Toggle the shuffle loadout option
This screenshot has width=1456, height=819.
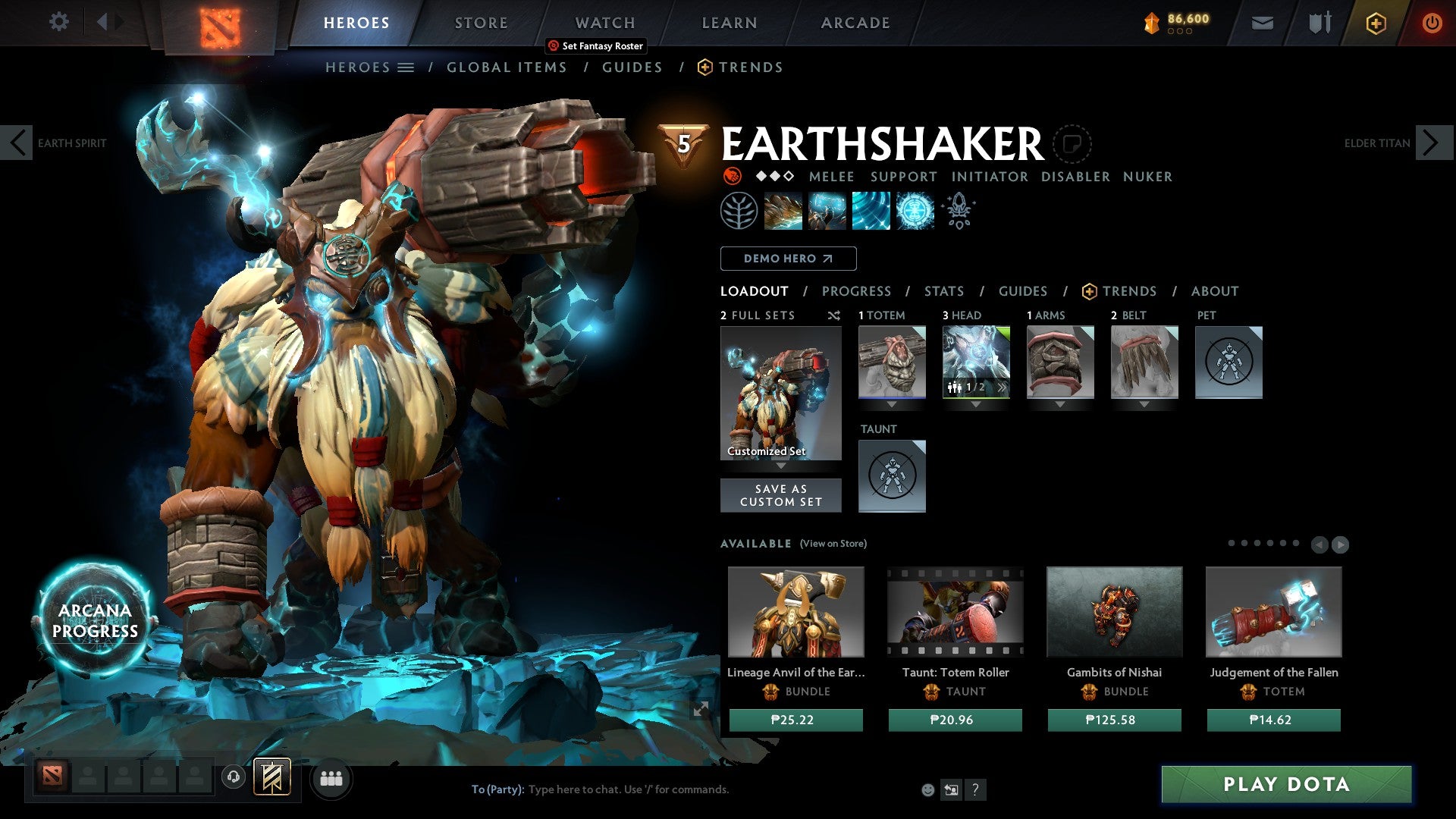(x=835, y=315)
